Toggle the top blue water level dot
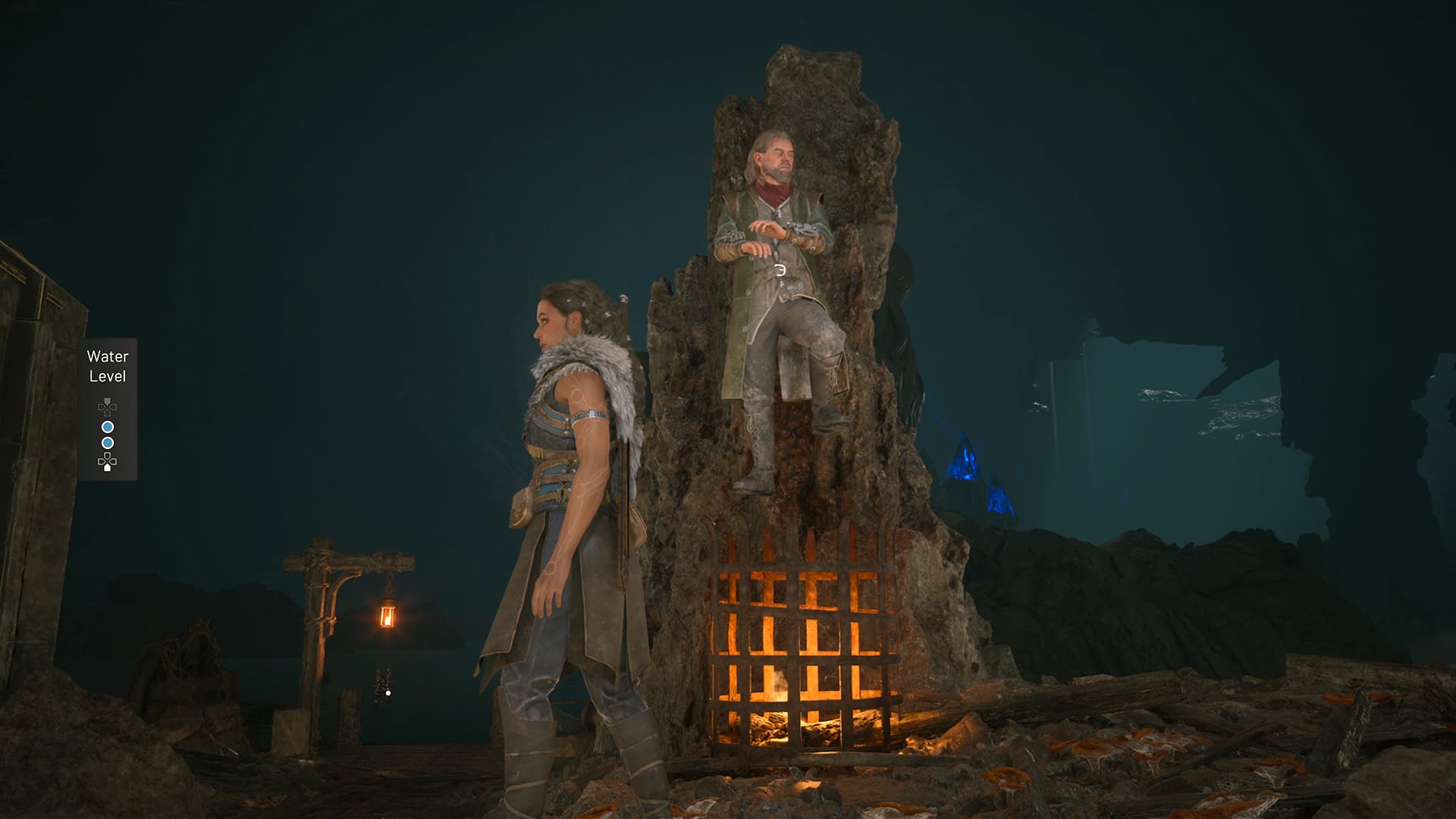1456x819 pixels. coord(108,425)
